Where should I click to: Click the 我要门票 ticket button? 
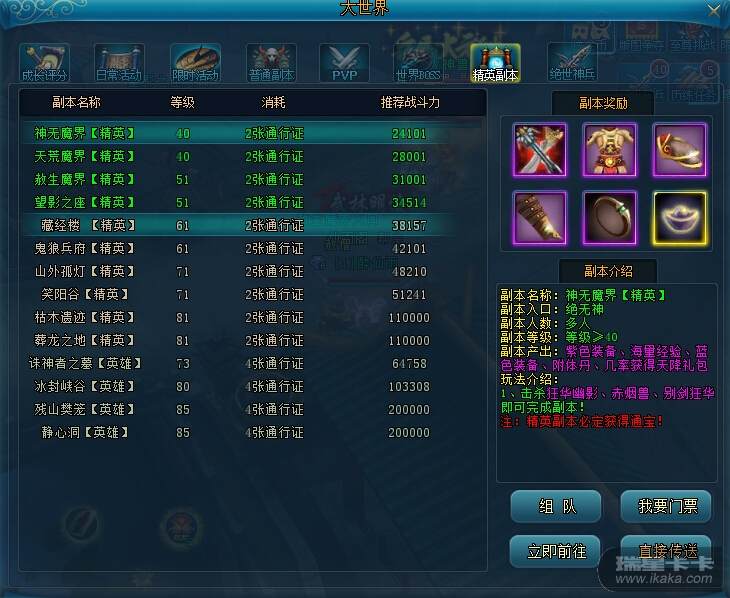coord(667,507)
